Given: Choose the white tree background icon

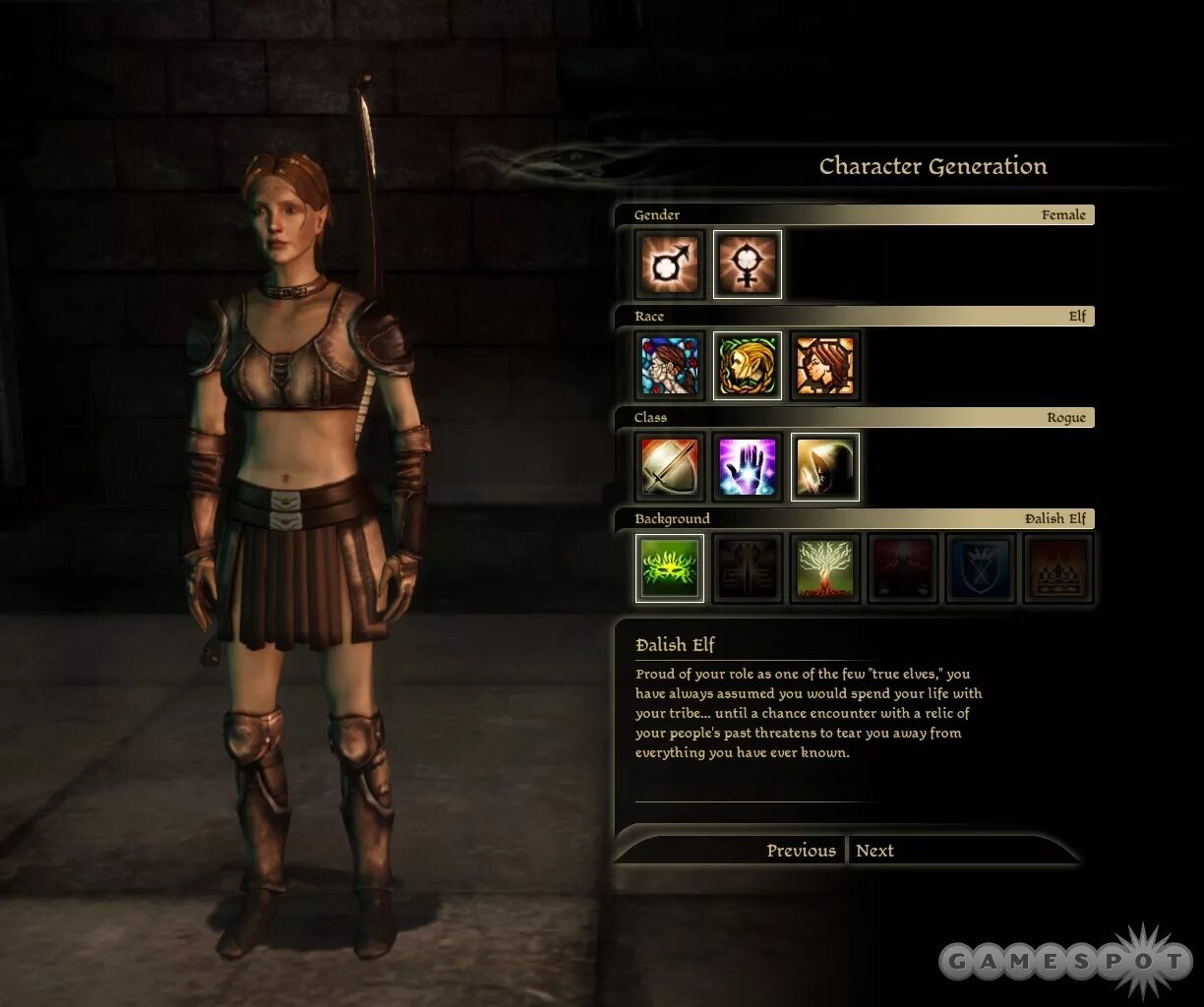Looking at the screenshot, I should (825, 568).
